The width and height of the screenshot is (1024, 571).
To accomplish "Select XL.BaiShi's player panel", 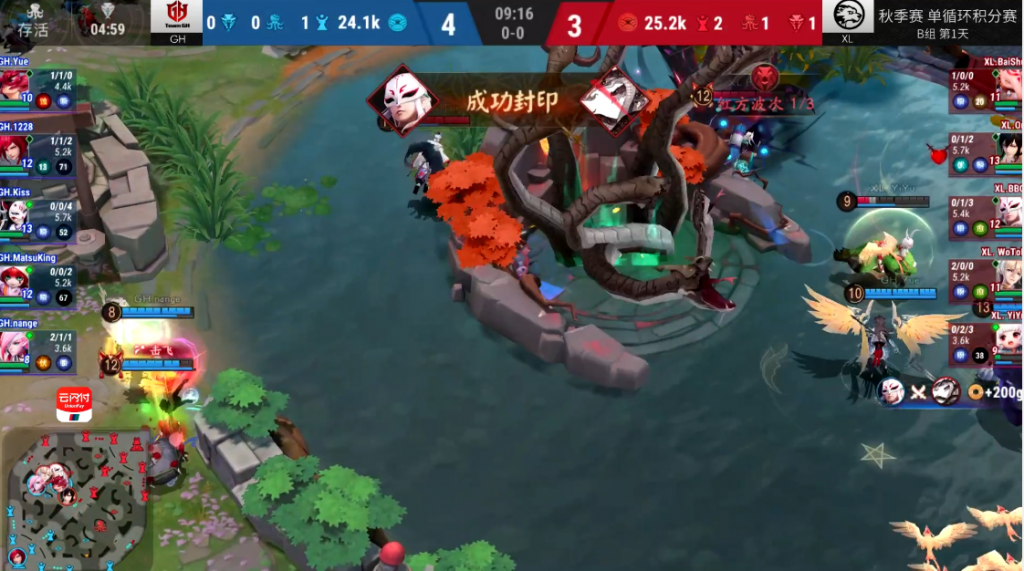I will point(987,85).
